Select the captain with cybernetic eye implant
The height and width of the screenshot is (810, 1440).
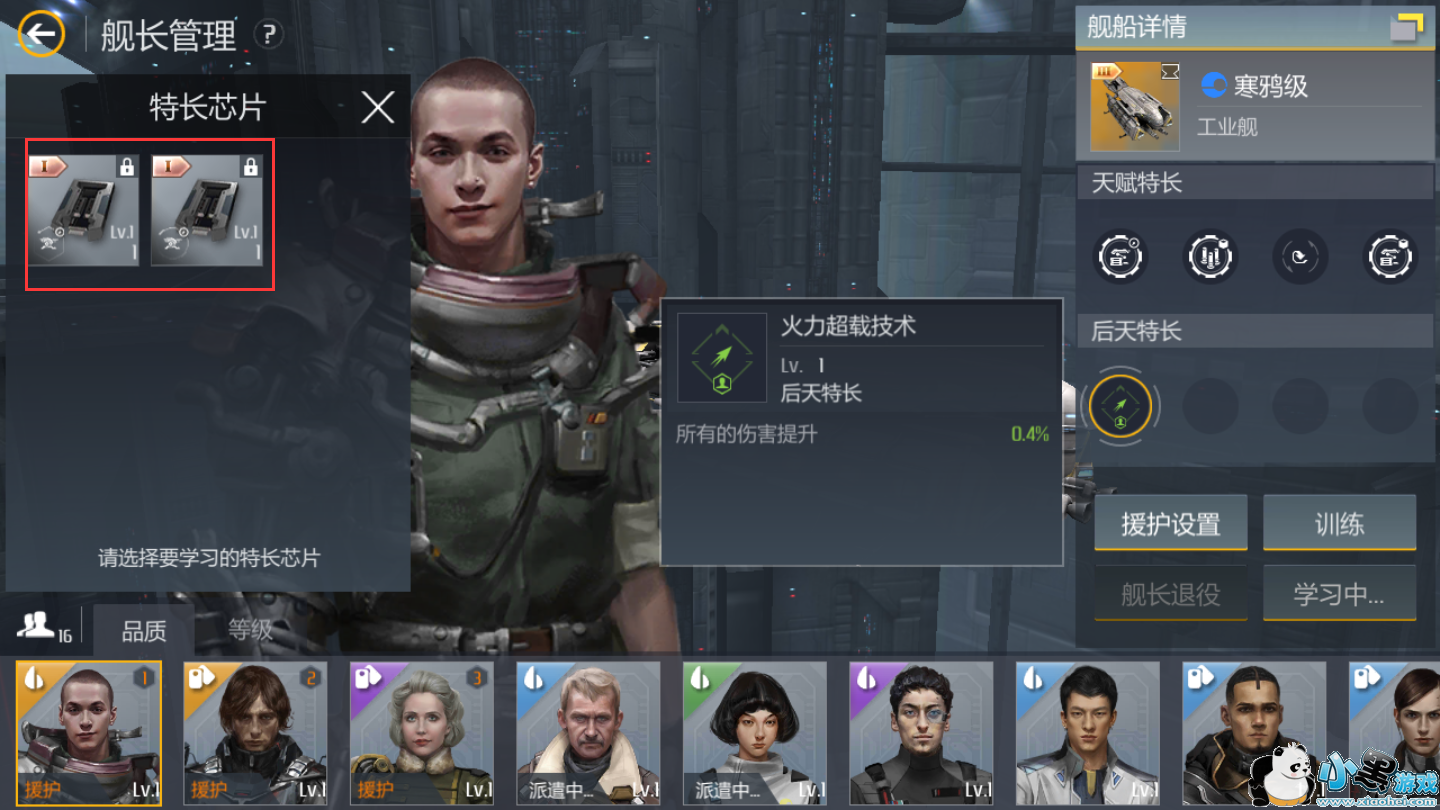[921, 733]
